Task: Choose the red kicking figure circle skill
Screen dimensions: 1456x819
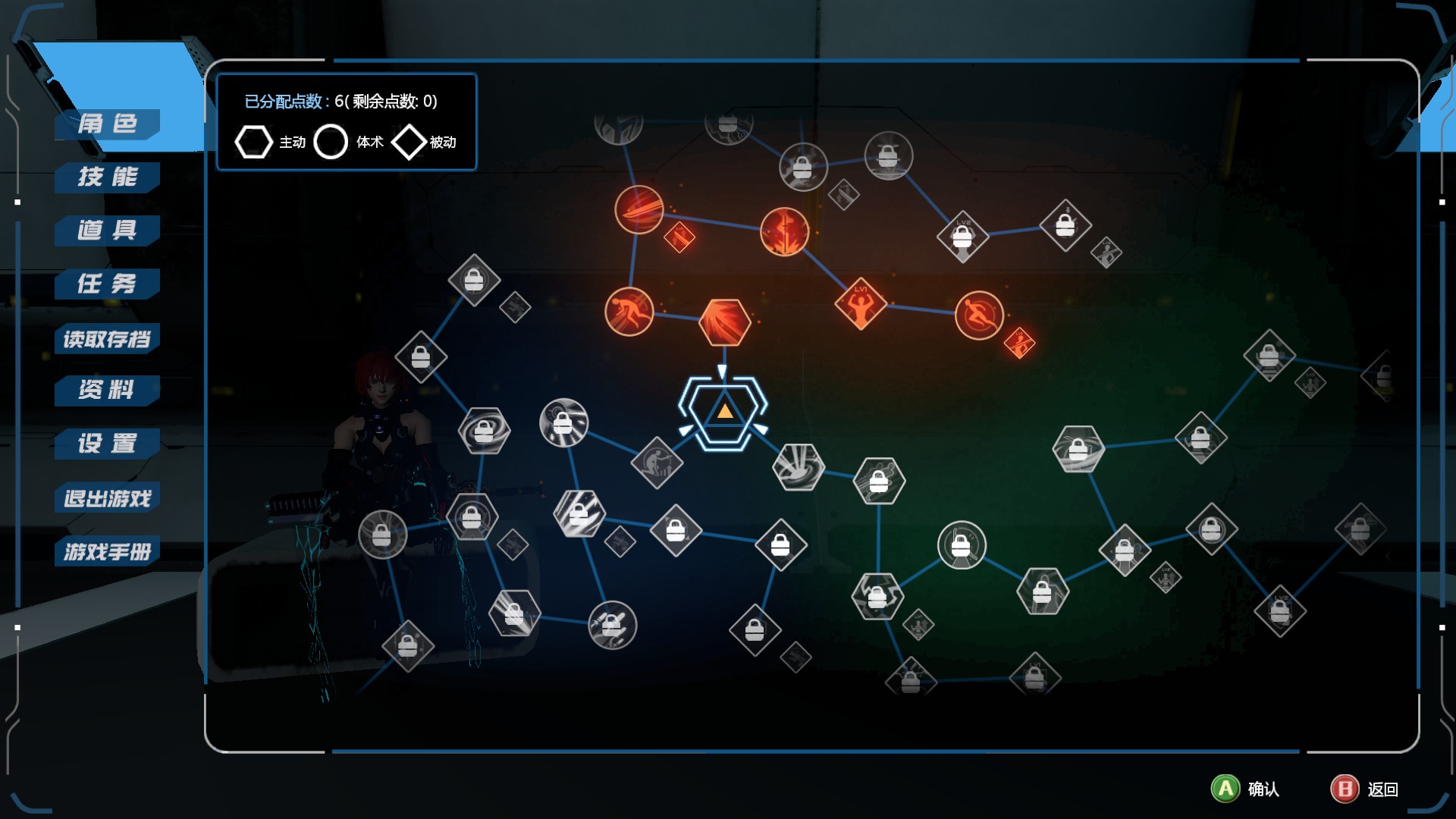Action: pos(979,315)
